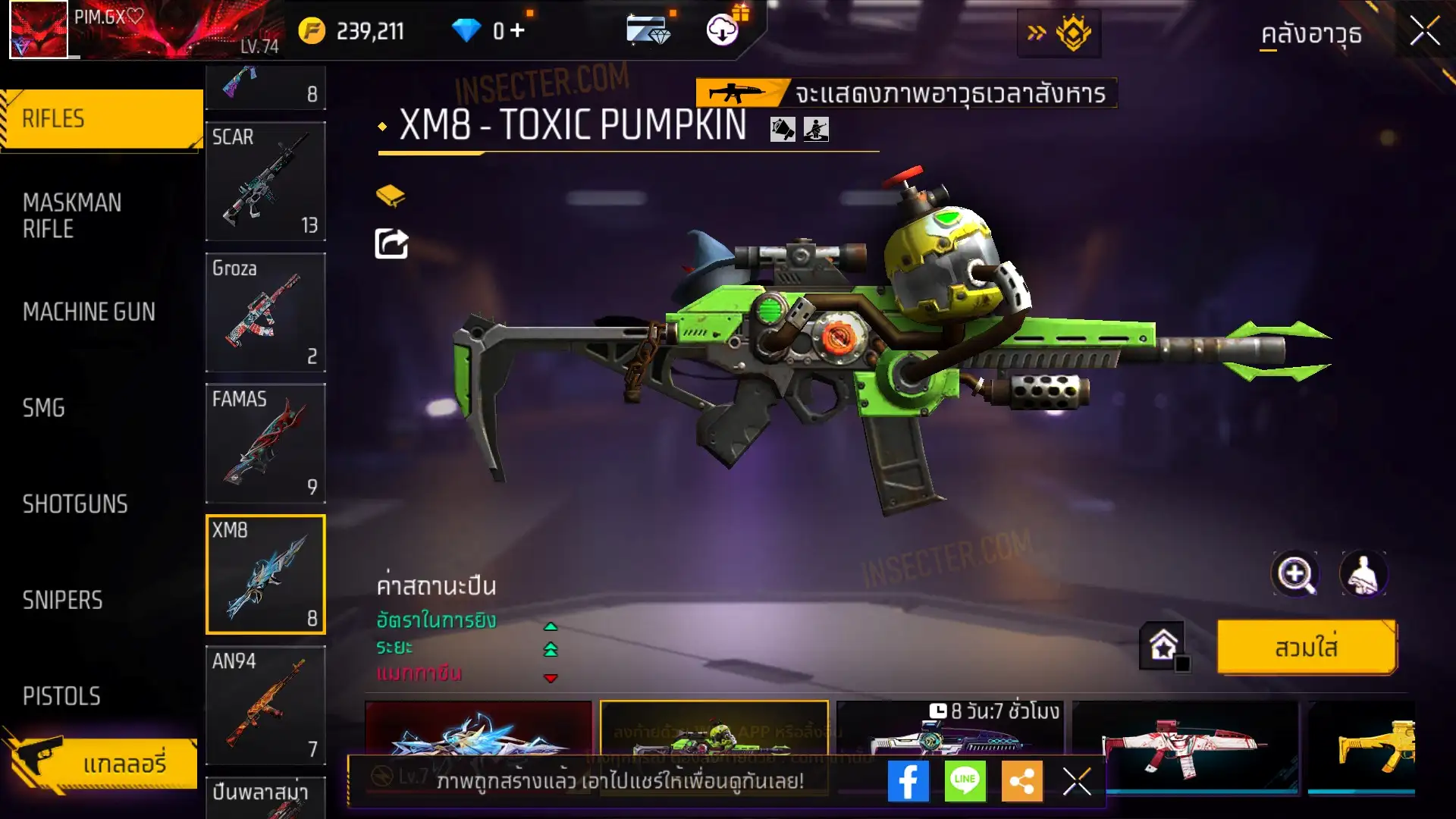Choose the SMG category
This screenshot has width=1456, height=819.
coord(44,408)
